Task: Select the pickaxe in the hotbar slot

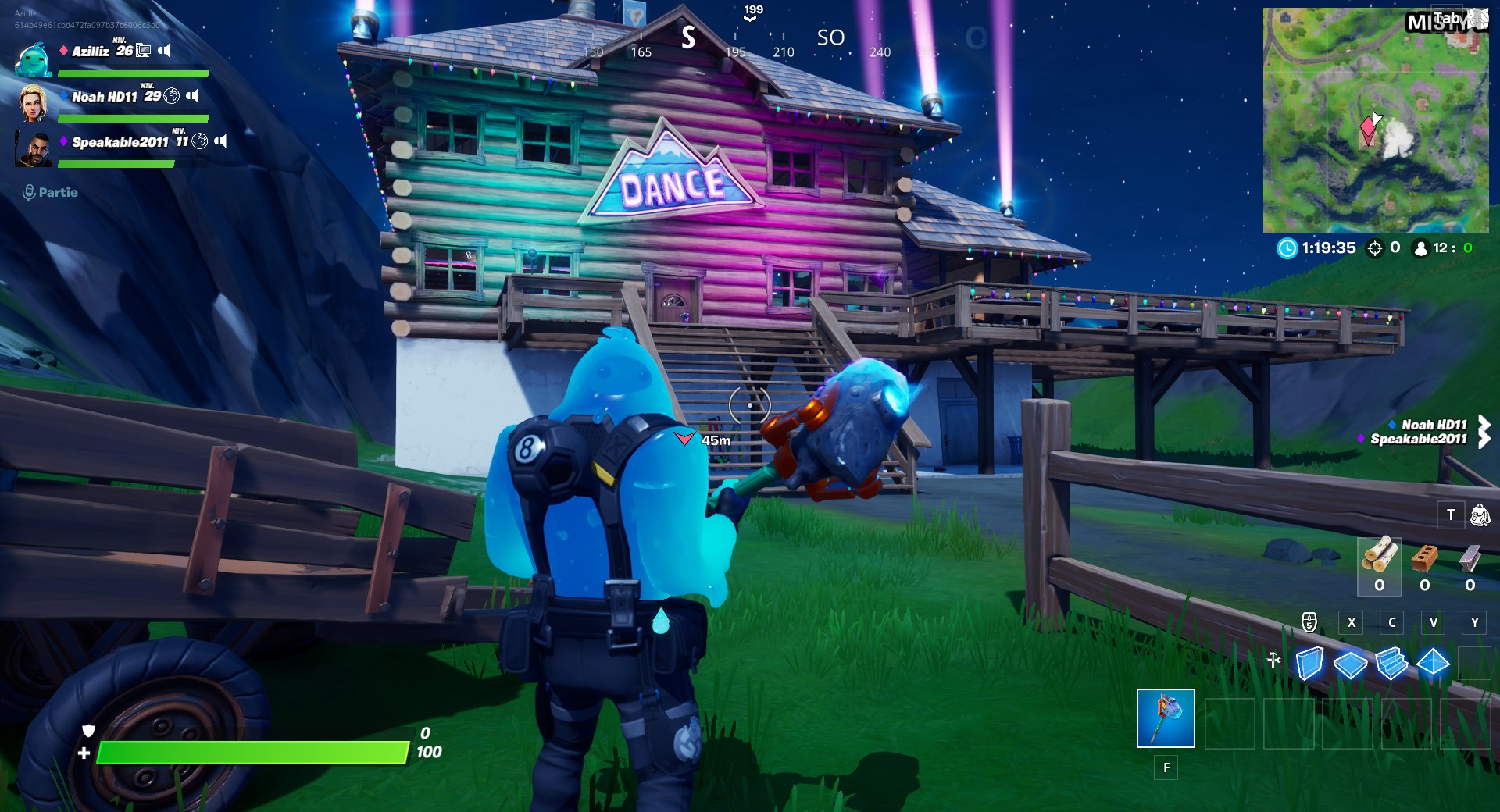Action: (x=1166, y=718)
